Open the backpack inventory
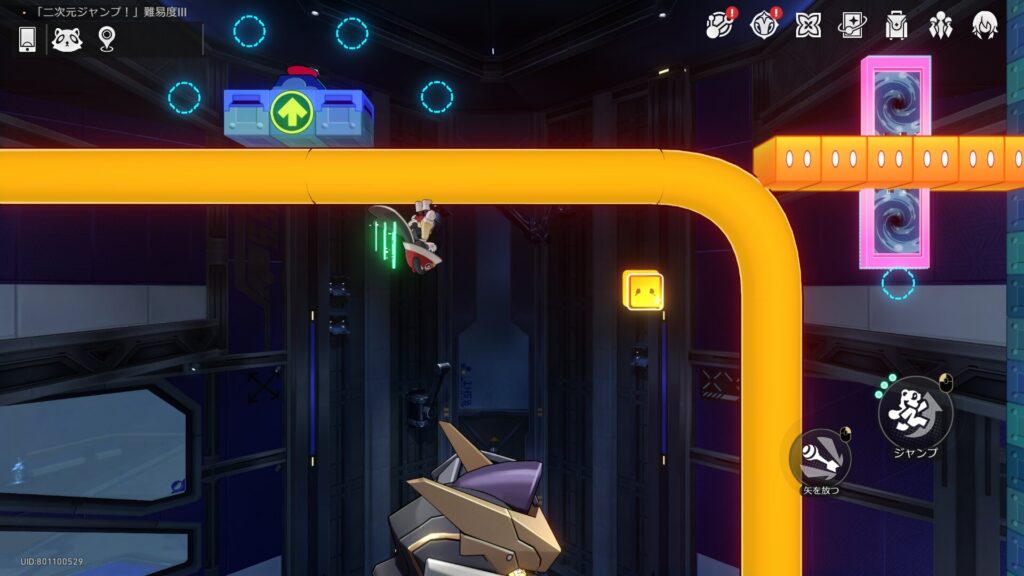 pos(896,25)
